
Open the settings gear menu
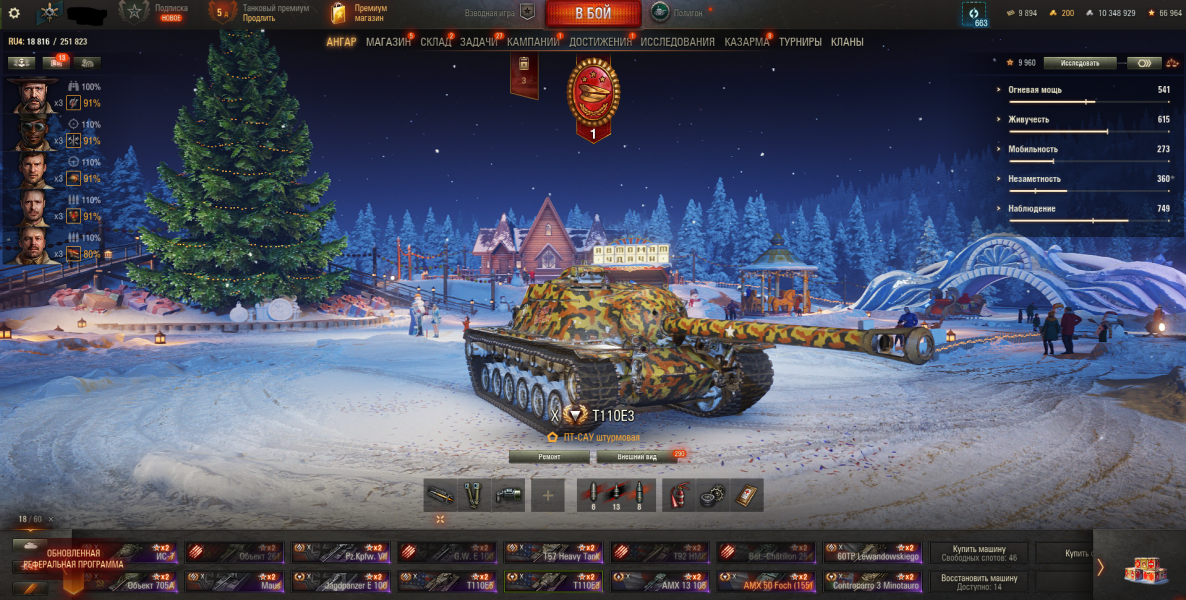pos(14,13)
